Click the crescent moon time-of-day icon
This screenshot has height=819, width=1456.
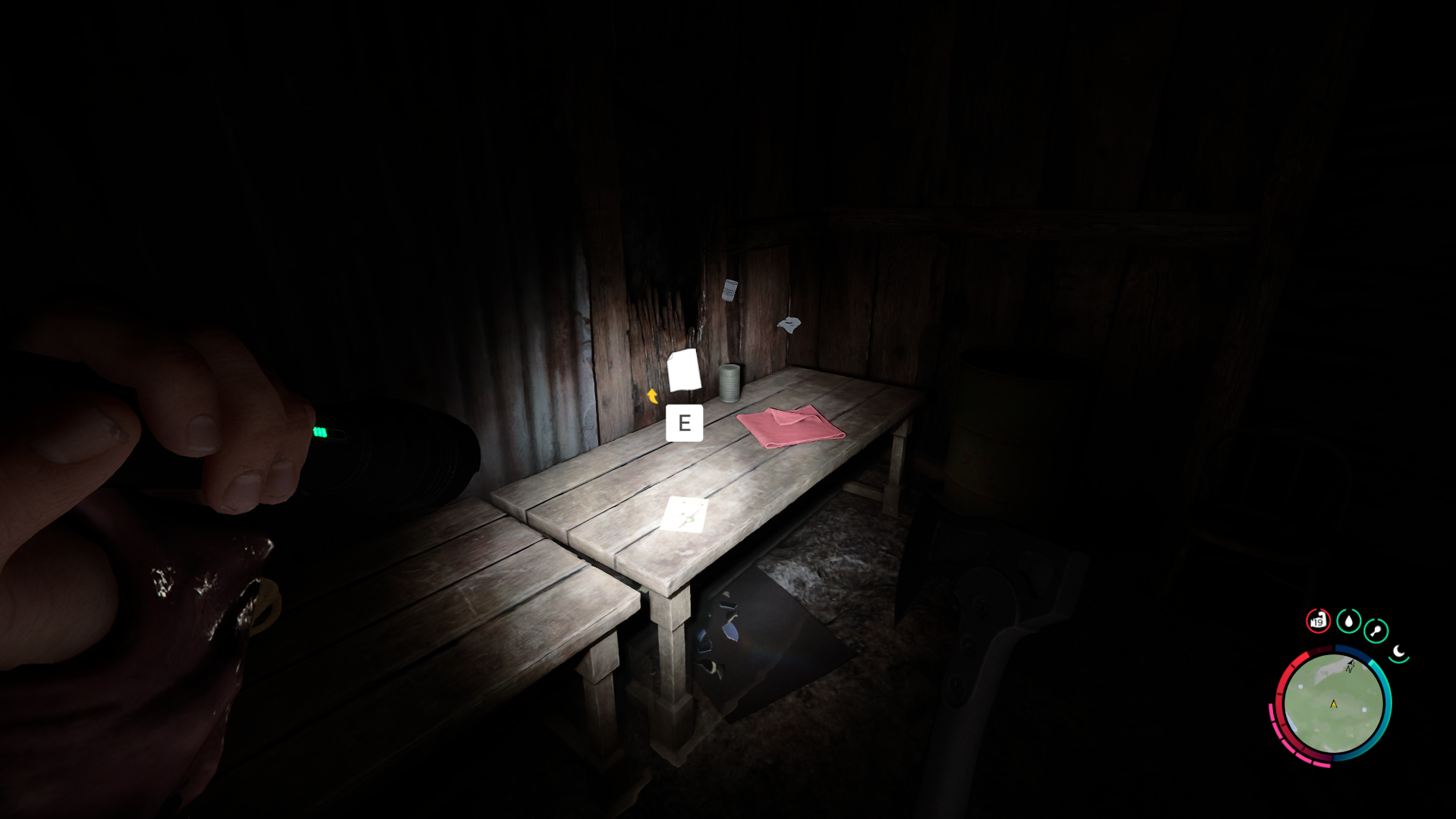1398,651
